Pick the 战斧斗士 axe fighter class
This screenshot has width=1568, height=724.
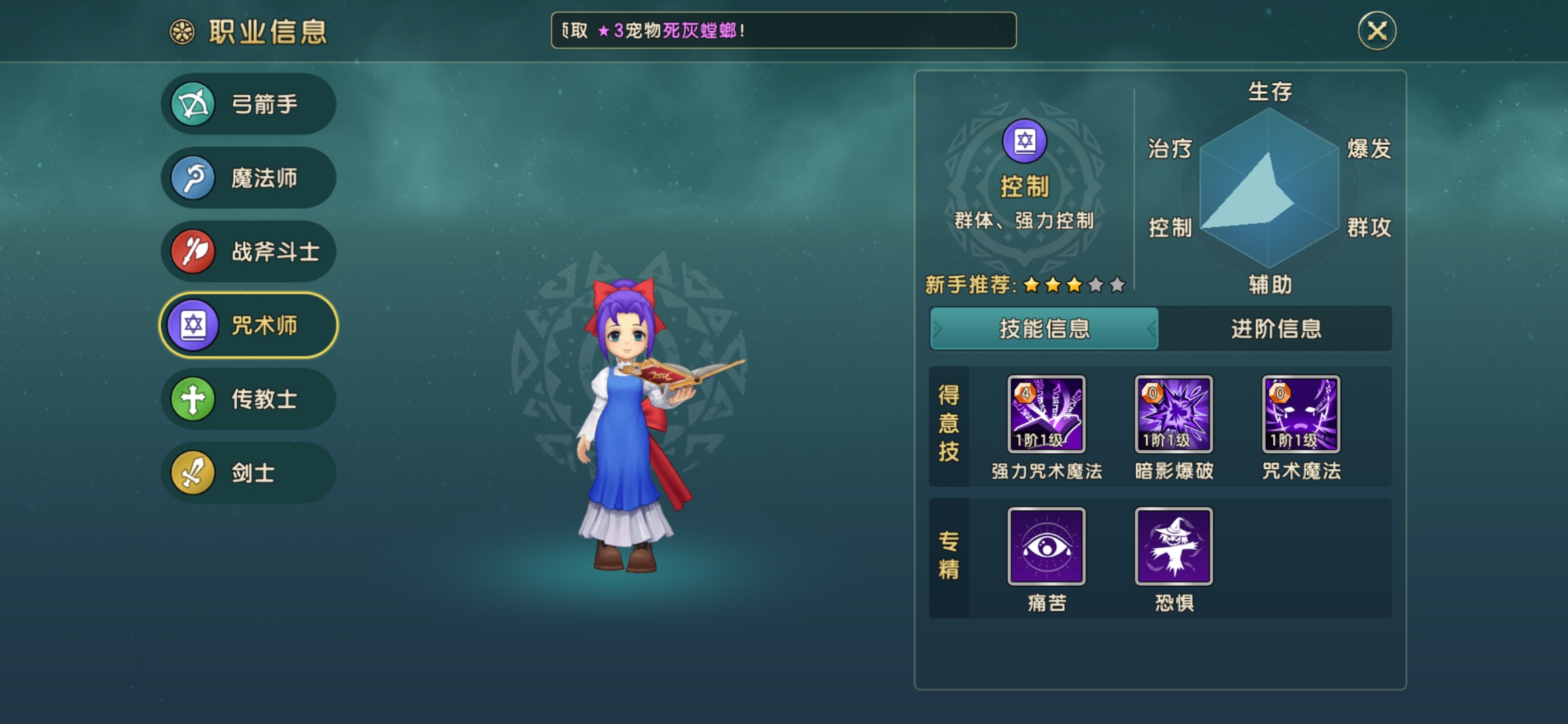tap(249, 252)
